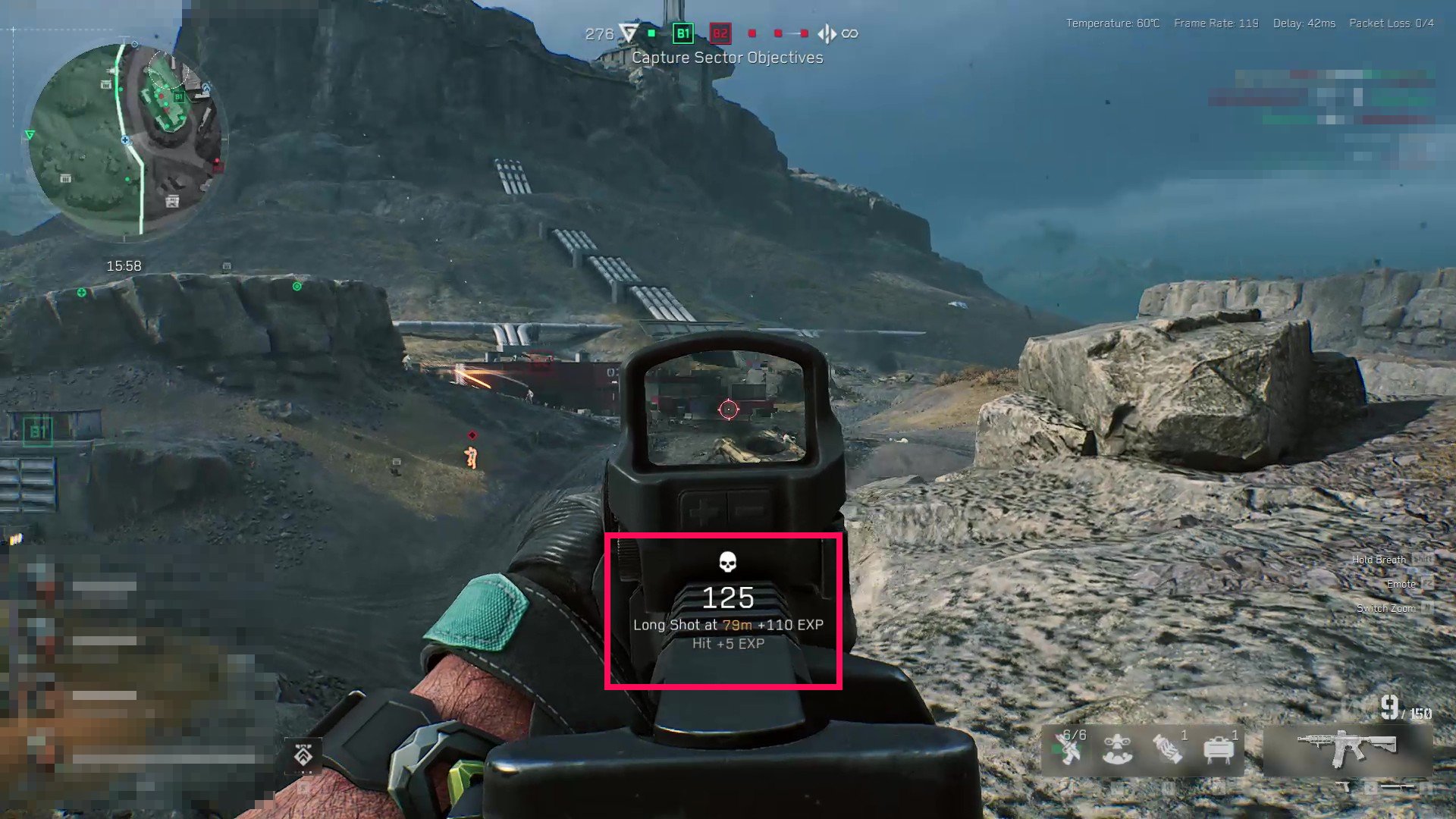The width and height of the screenshot is (1456, 819).
Task: Click the skull kill-confirmation icon
Action: (726, 561)
